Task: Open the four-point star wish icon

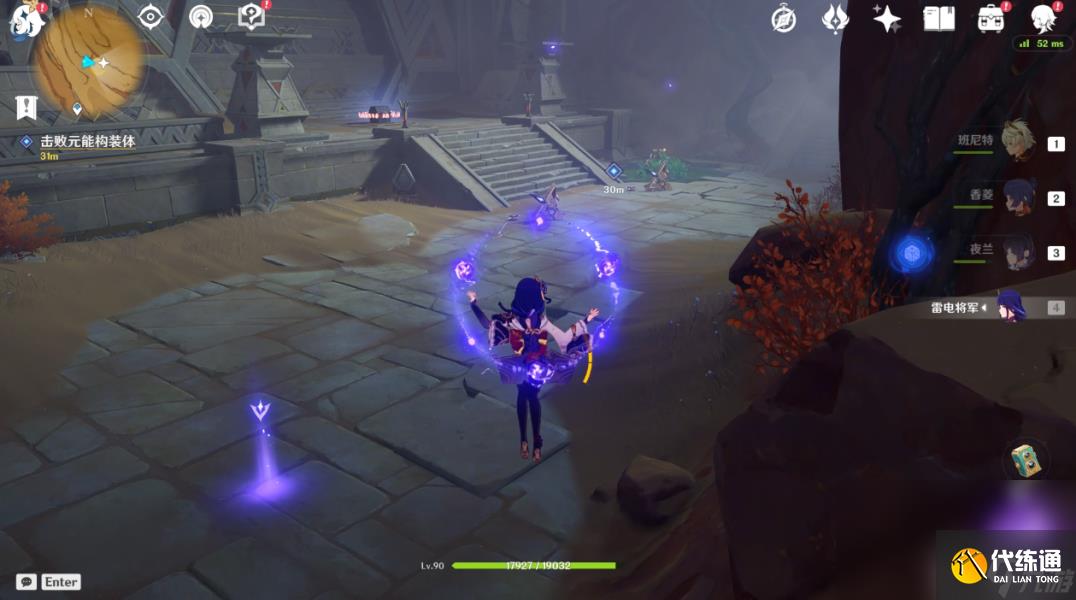Action: click(x=886, y=18)
